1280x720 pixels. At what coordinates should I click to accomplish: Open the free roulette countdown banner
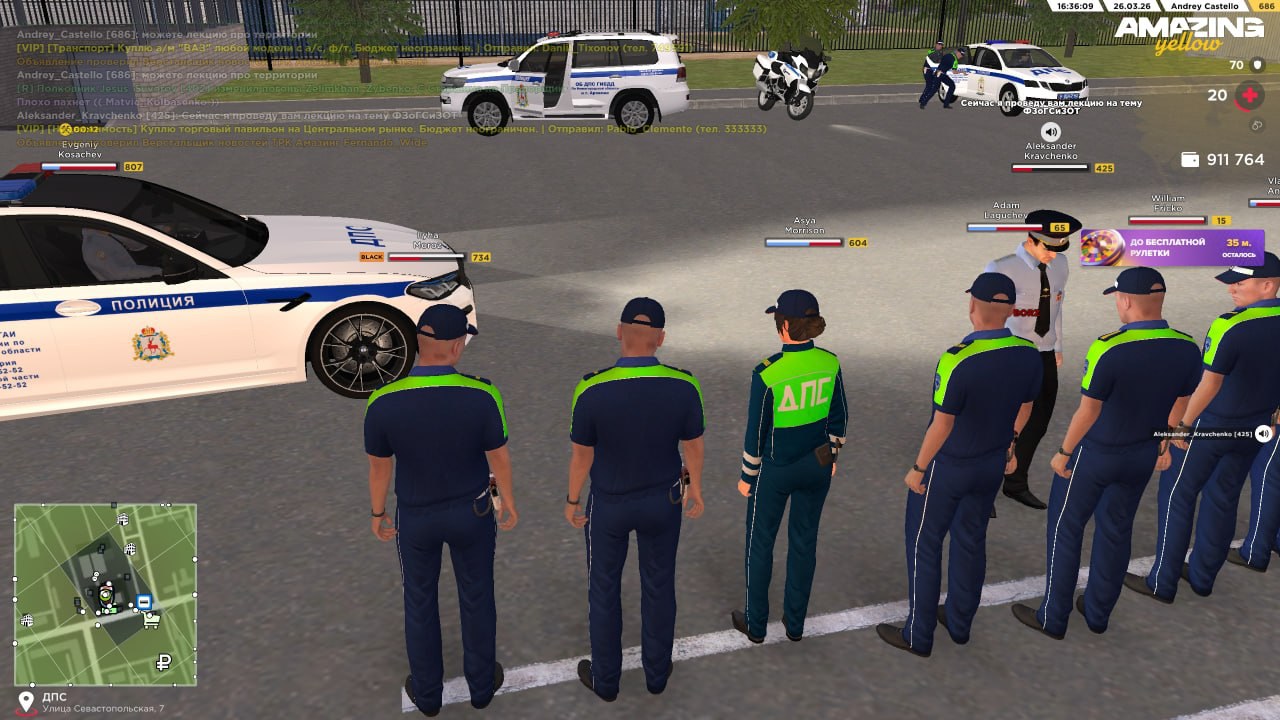1172,247
